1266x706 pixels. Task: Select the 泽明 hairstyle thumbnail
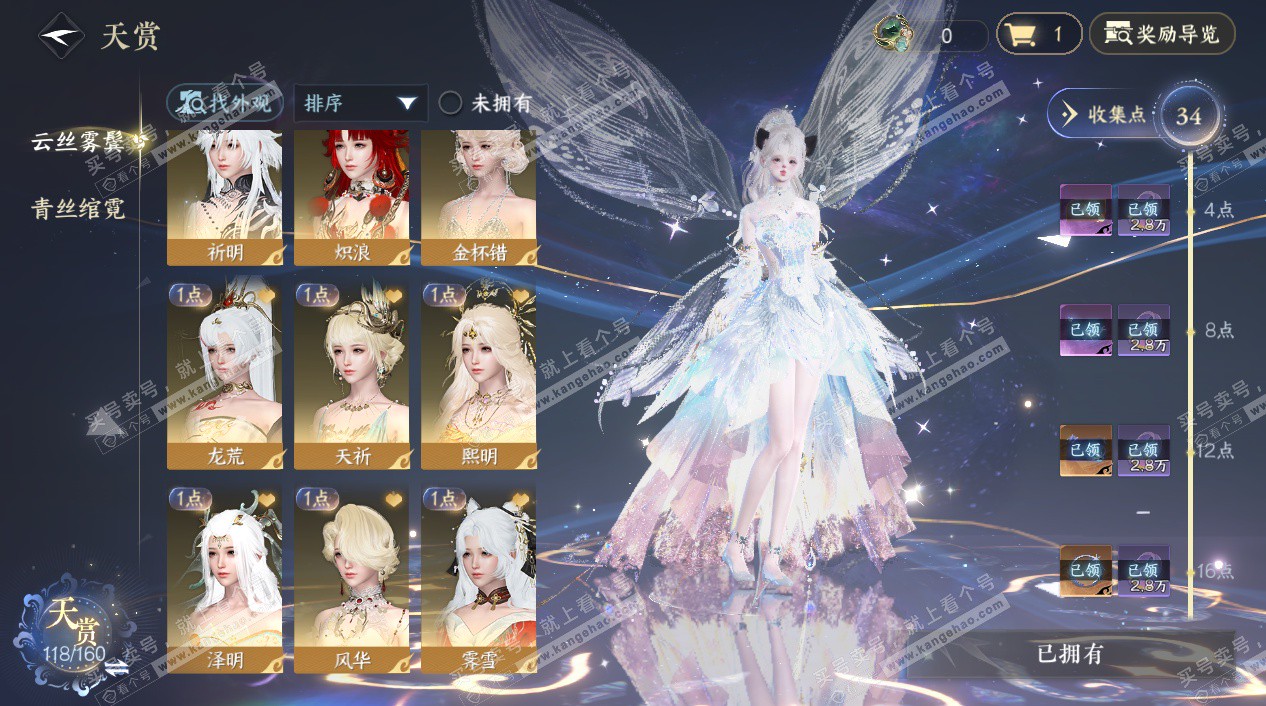[224, 578]
